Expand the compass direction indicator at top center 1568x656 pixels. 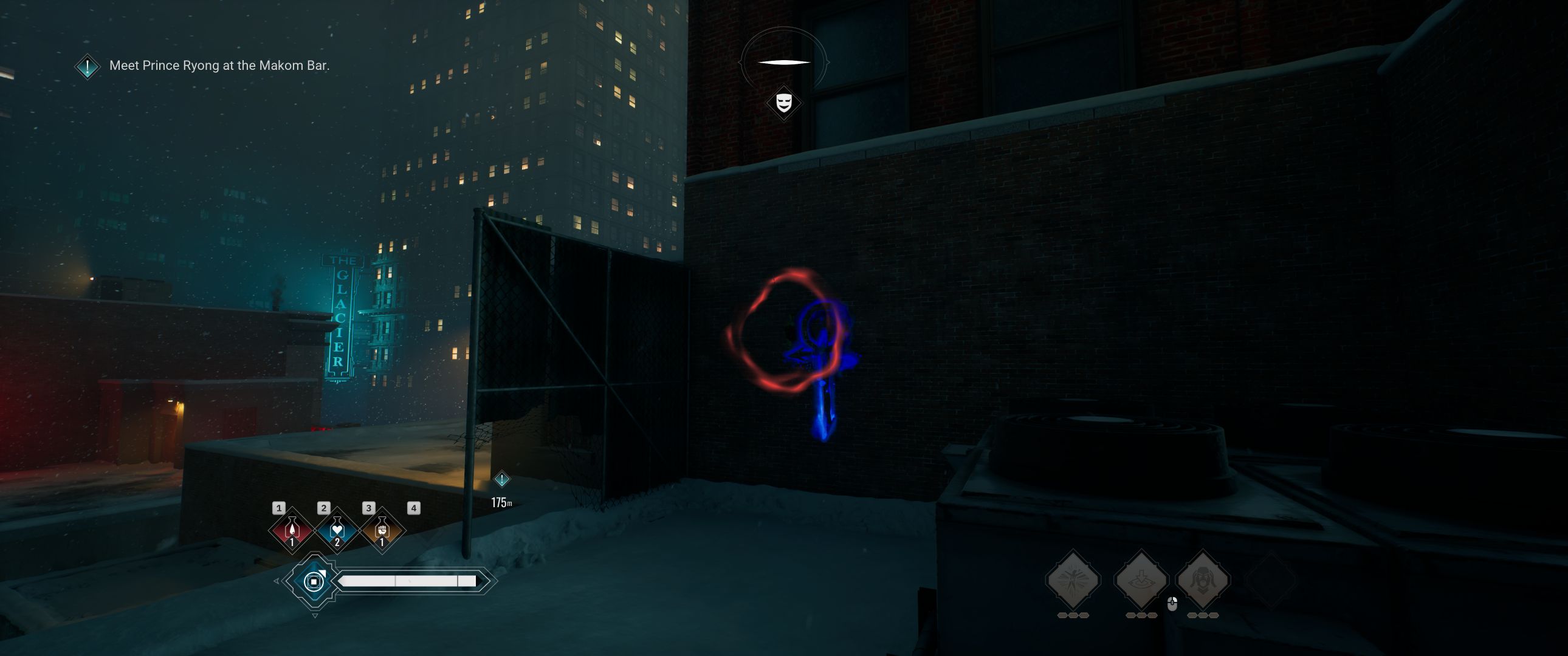[x=784, y=61]
